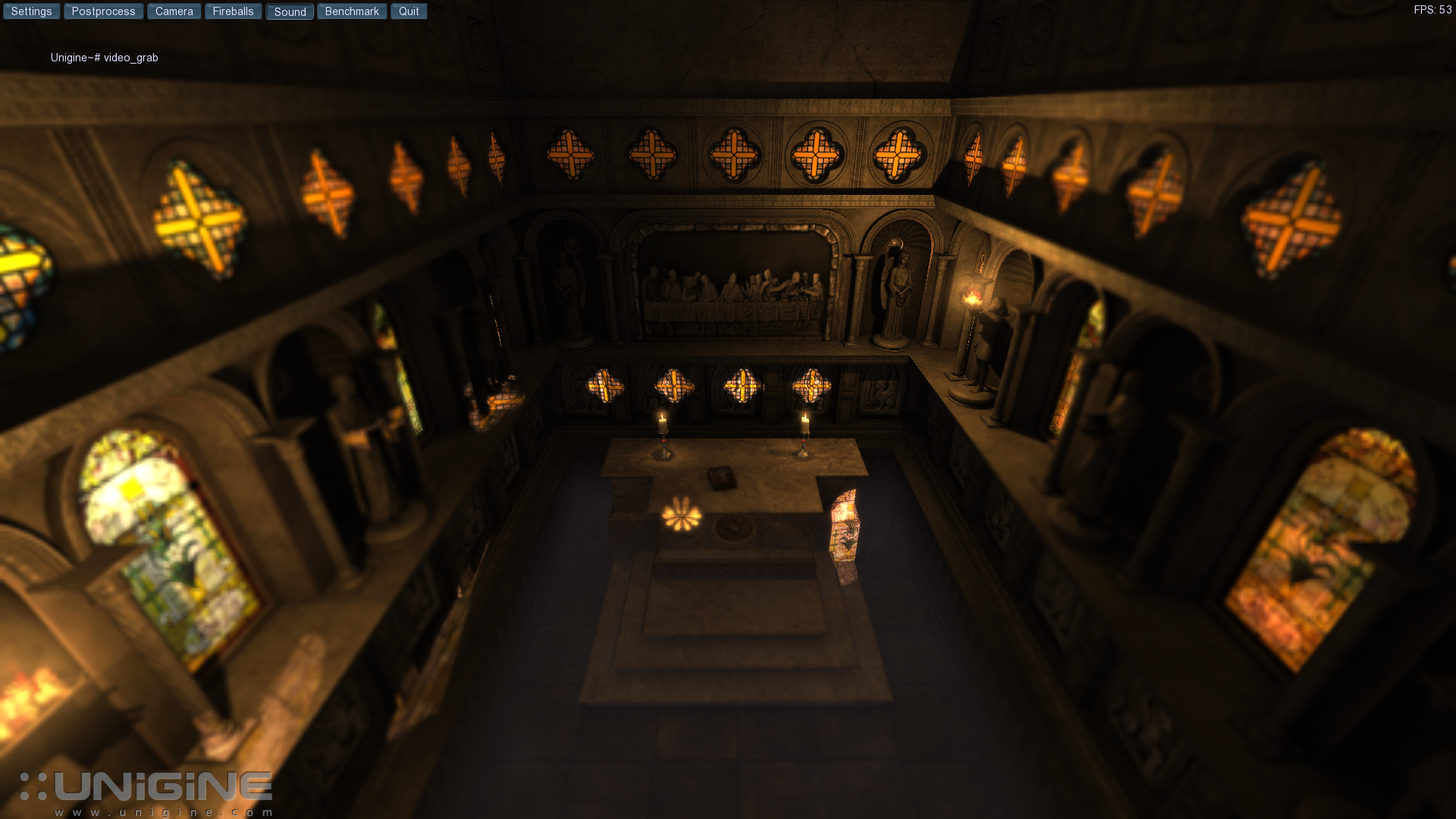This screenshot has height=819, width=1456.
Task: Open the Settings panel
Action: pos(31,11)
